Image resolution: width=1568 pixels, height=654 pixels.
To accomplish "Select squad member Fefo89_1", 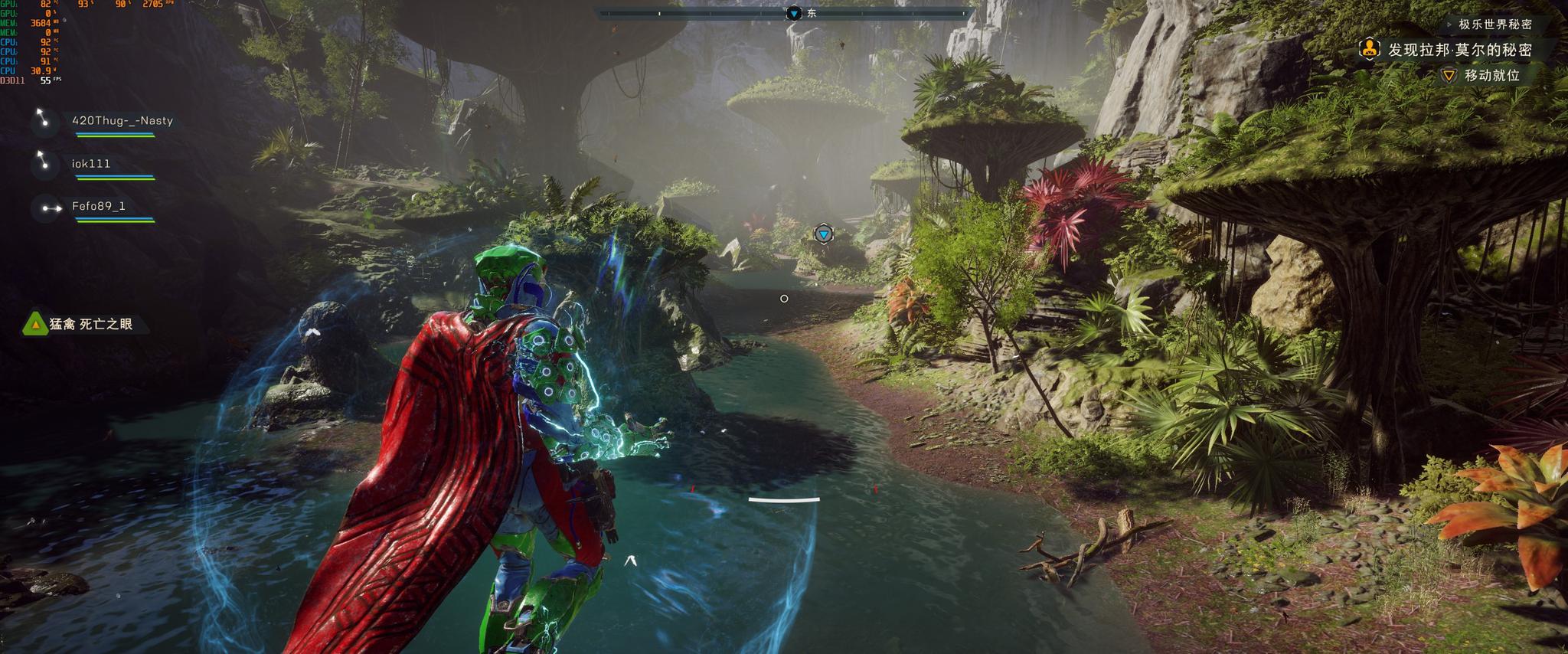I will [98, 206].
